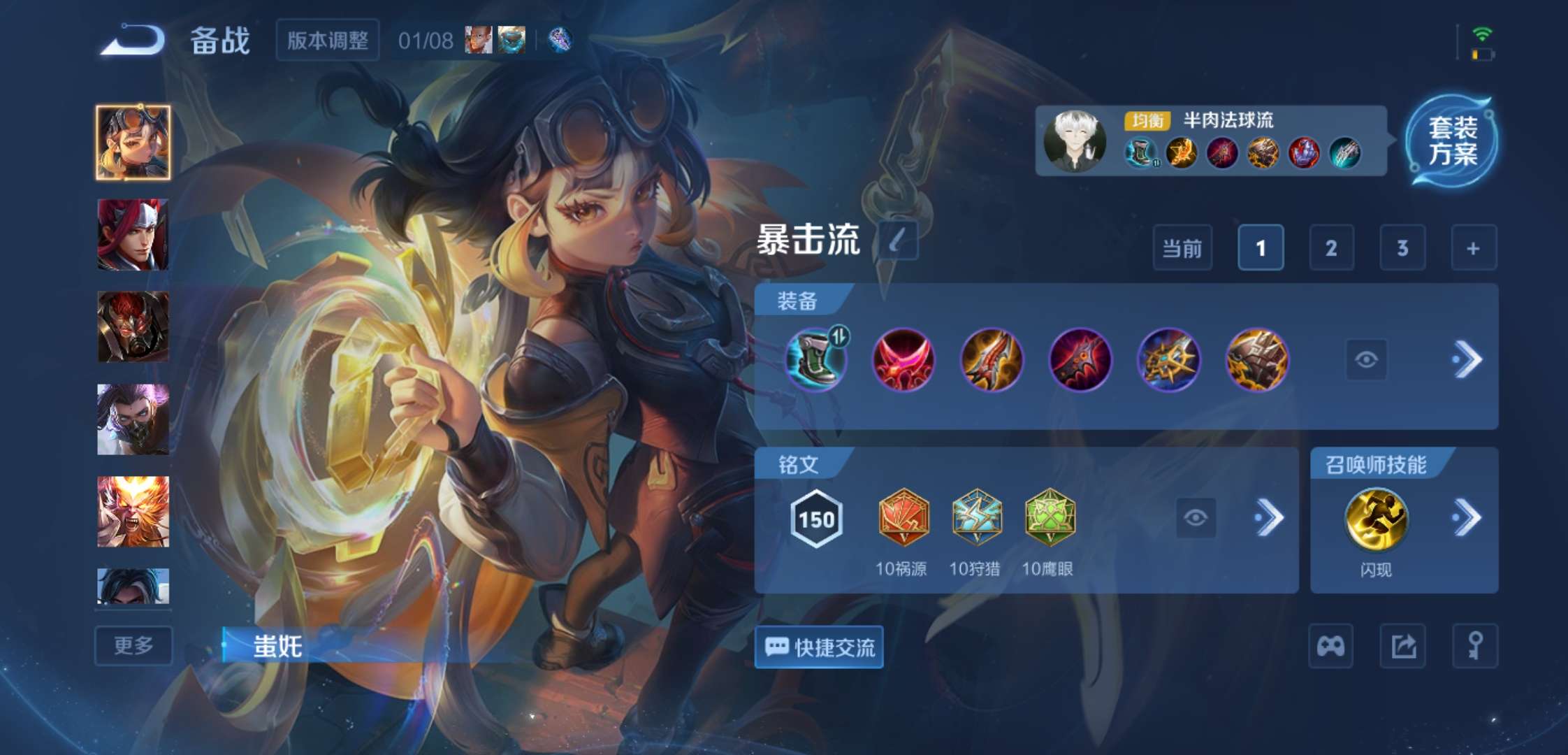The width and height of the screenshot is (1568, 755).
Task: Toggle the rune preview eye icon
Action: point(1198,517)
